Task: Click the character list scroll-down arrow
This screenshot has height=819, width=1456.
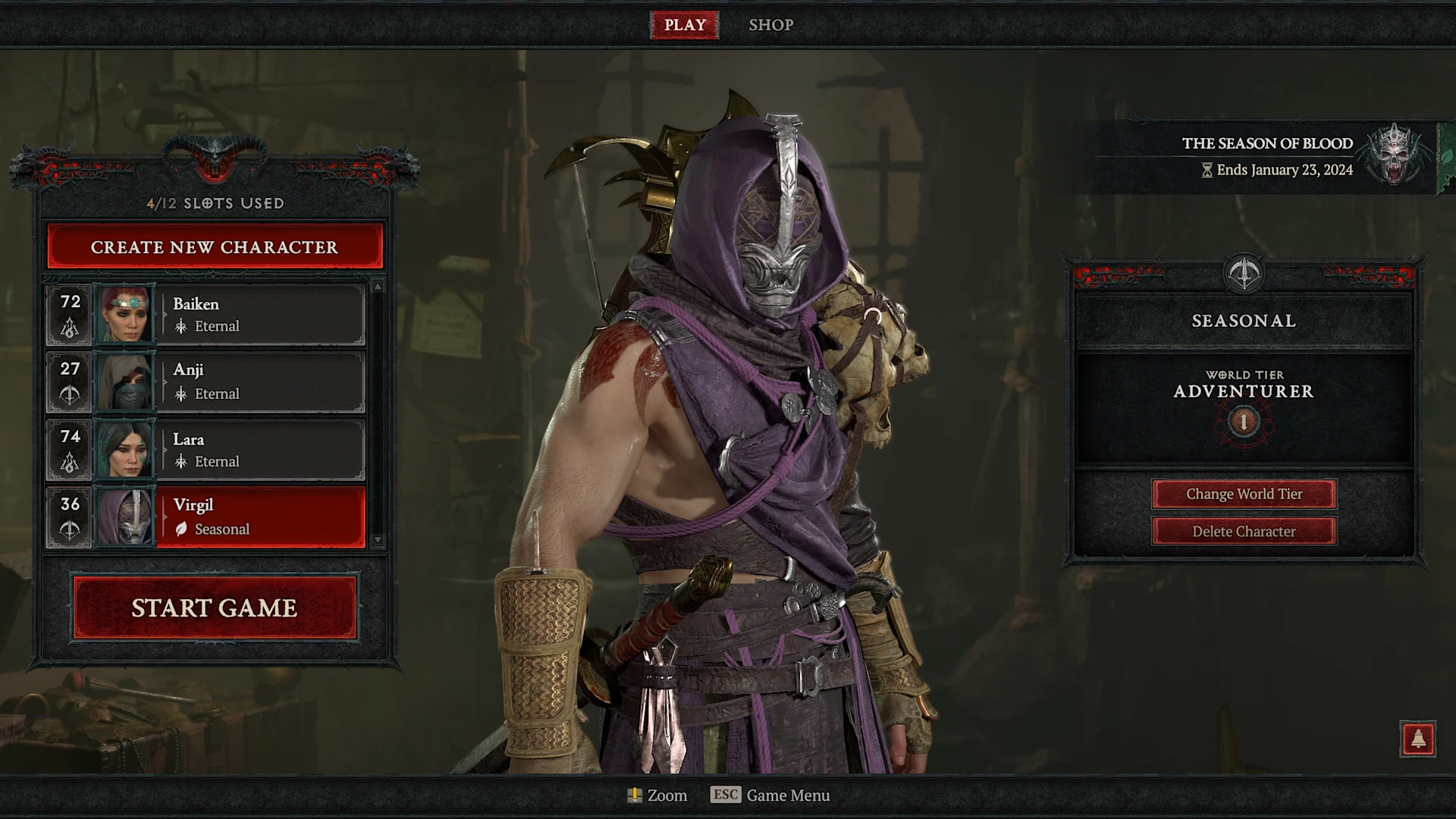Action: (x=378, y=540)
